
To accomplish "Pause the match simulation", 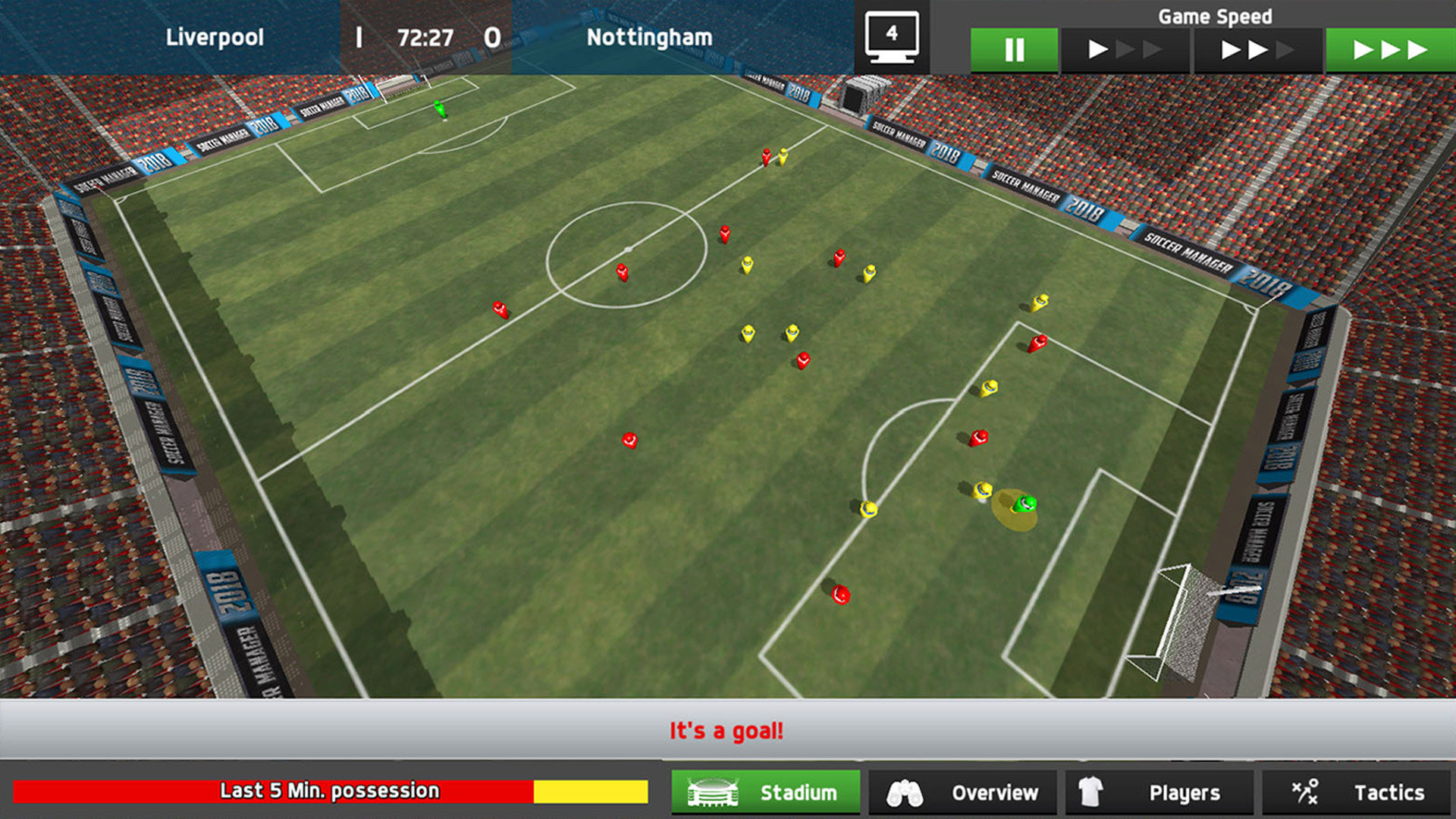I will 1014,49.
